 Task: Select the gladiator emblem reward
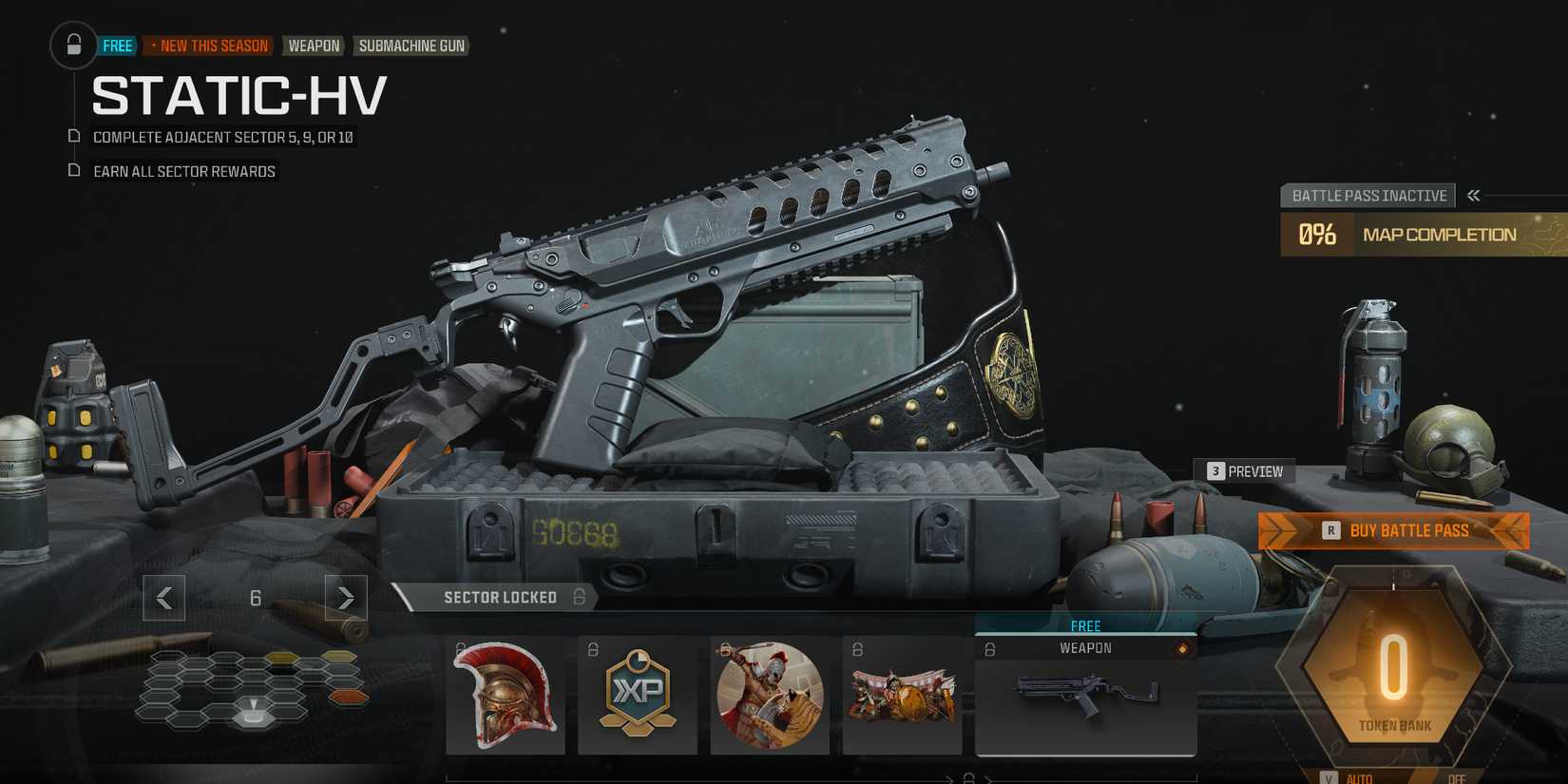[x=770, y=696]
